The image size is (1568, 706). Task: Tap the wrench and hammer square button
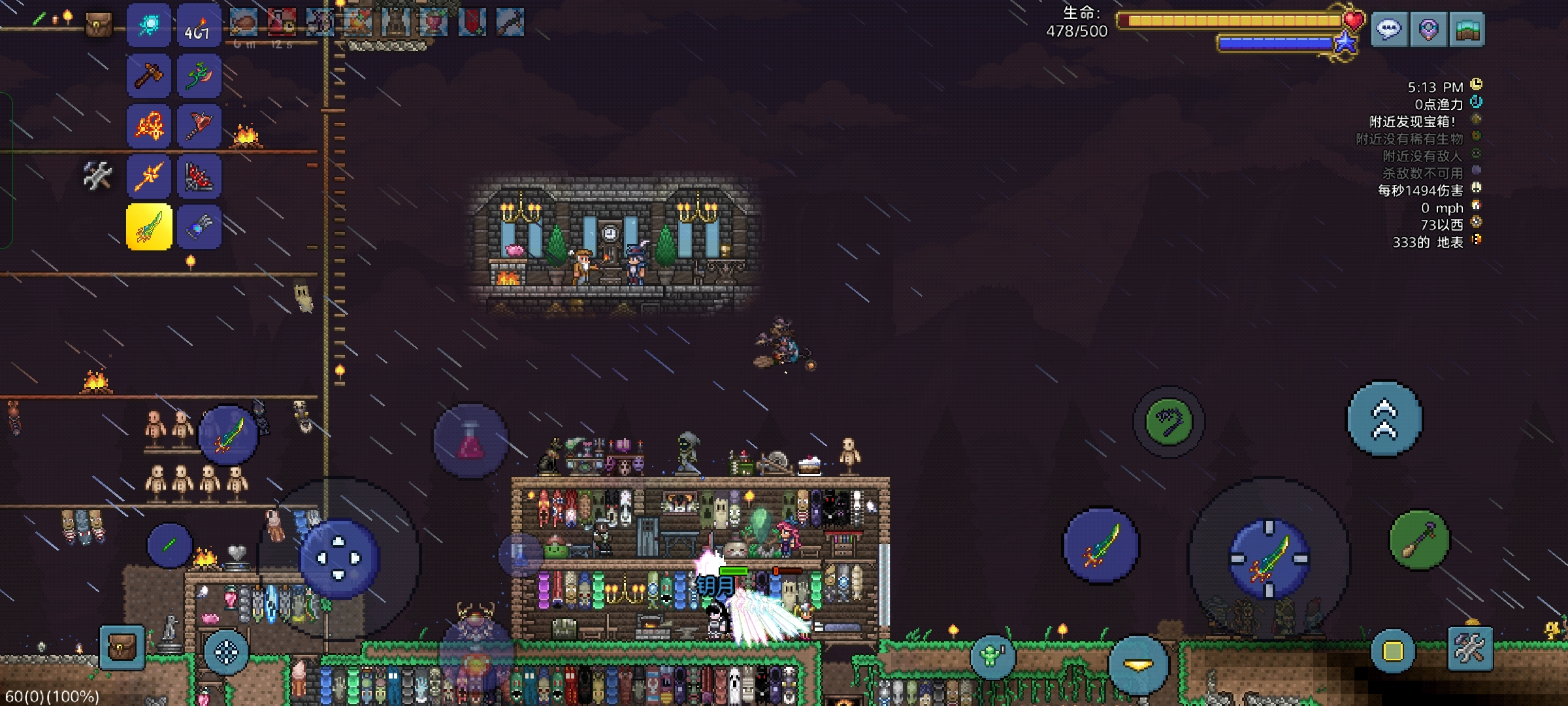coord(1470,648)
